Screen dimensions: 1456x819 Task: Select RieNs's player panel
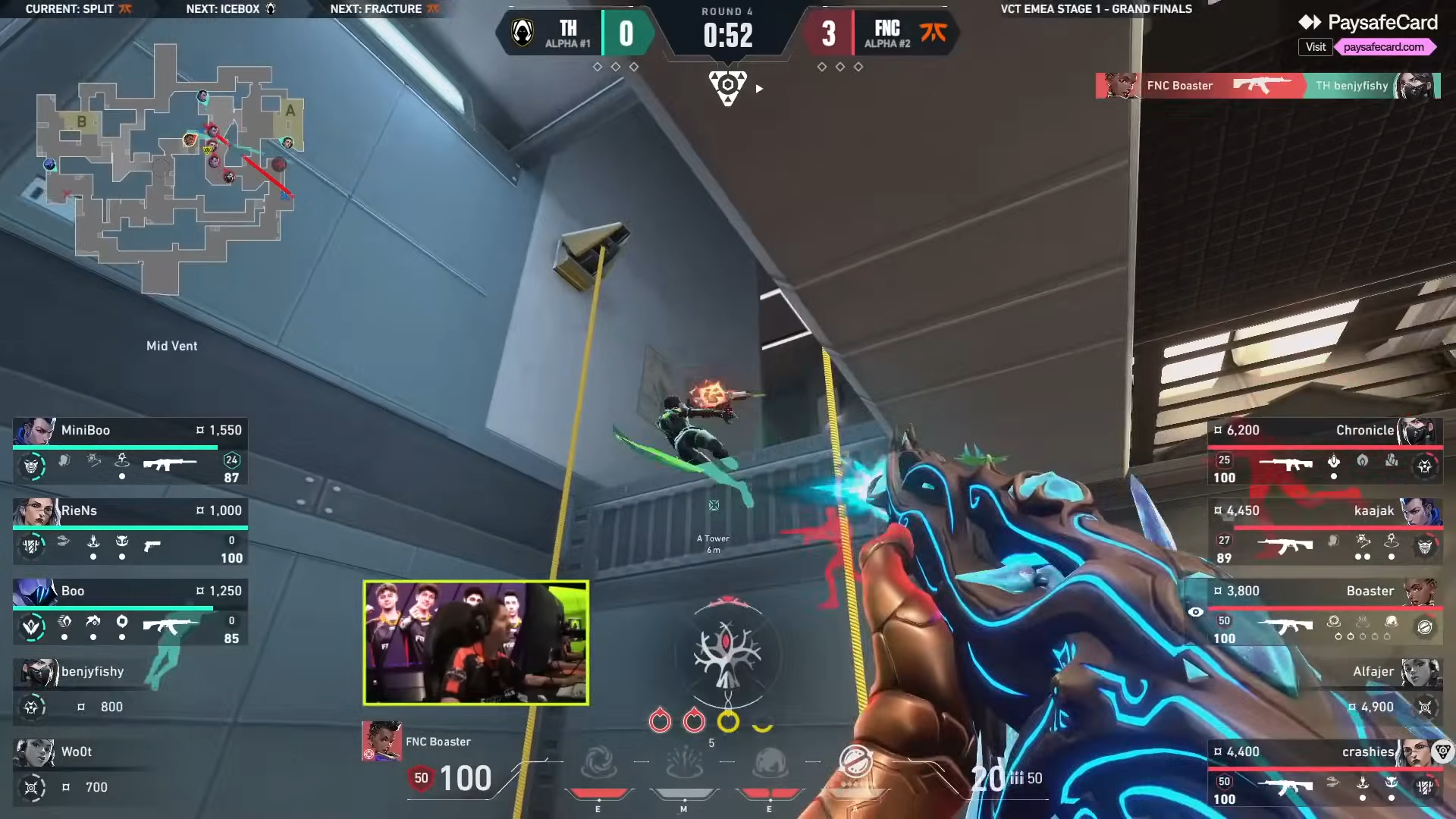click(x=130, y=532)
